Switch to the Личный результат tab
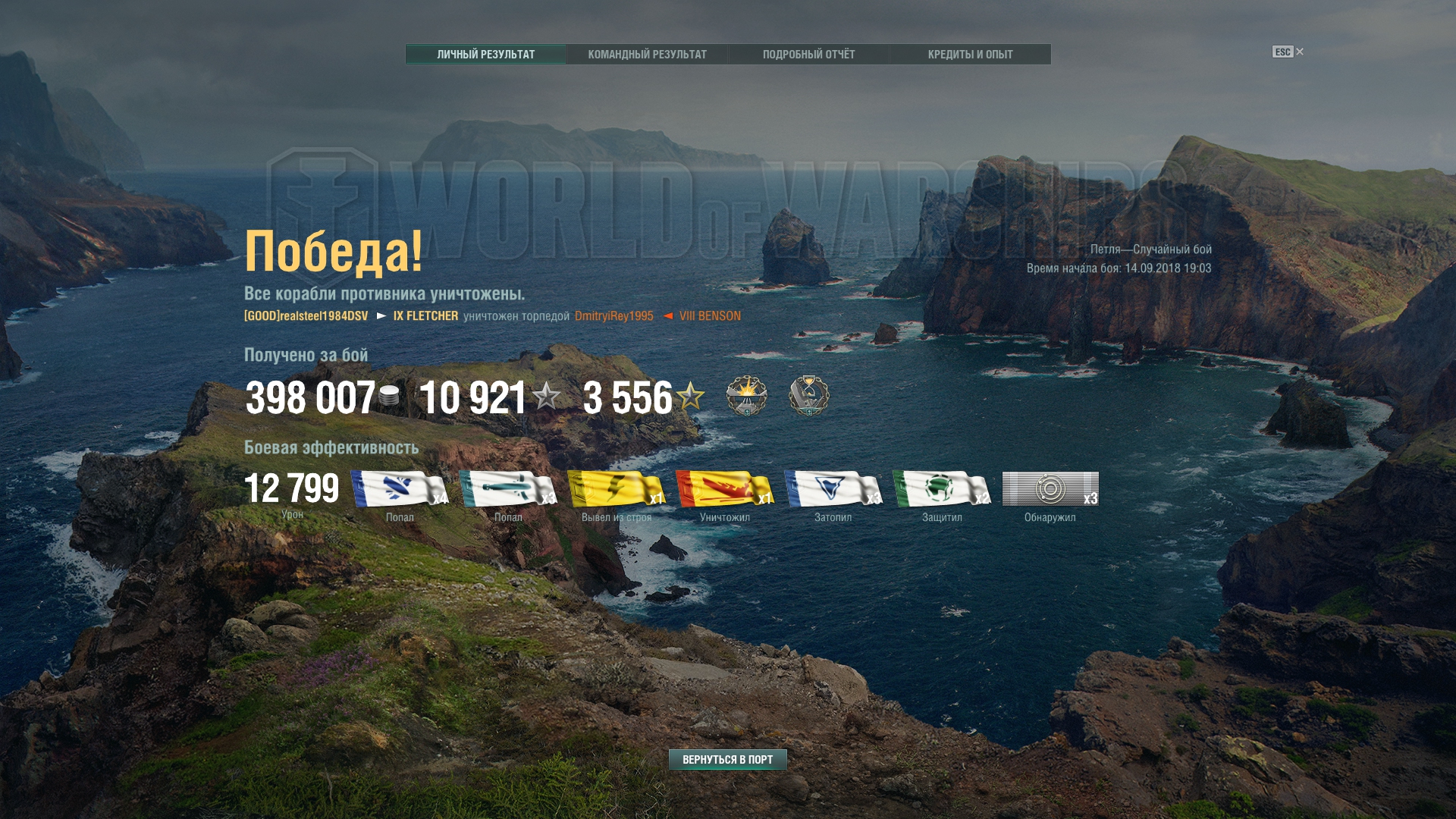The image size is (1456, 819). [485, 55]
